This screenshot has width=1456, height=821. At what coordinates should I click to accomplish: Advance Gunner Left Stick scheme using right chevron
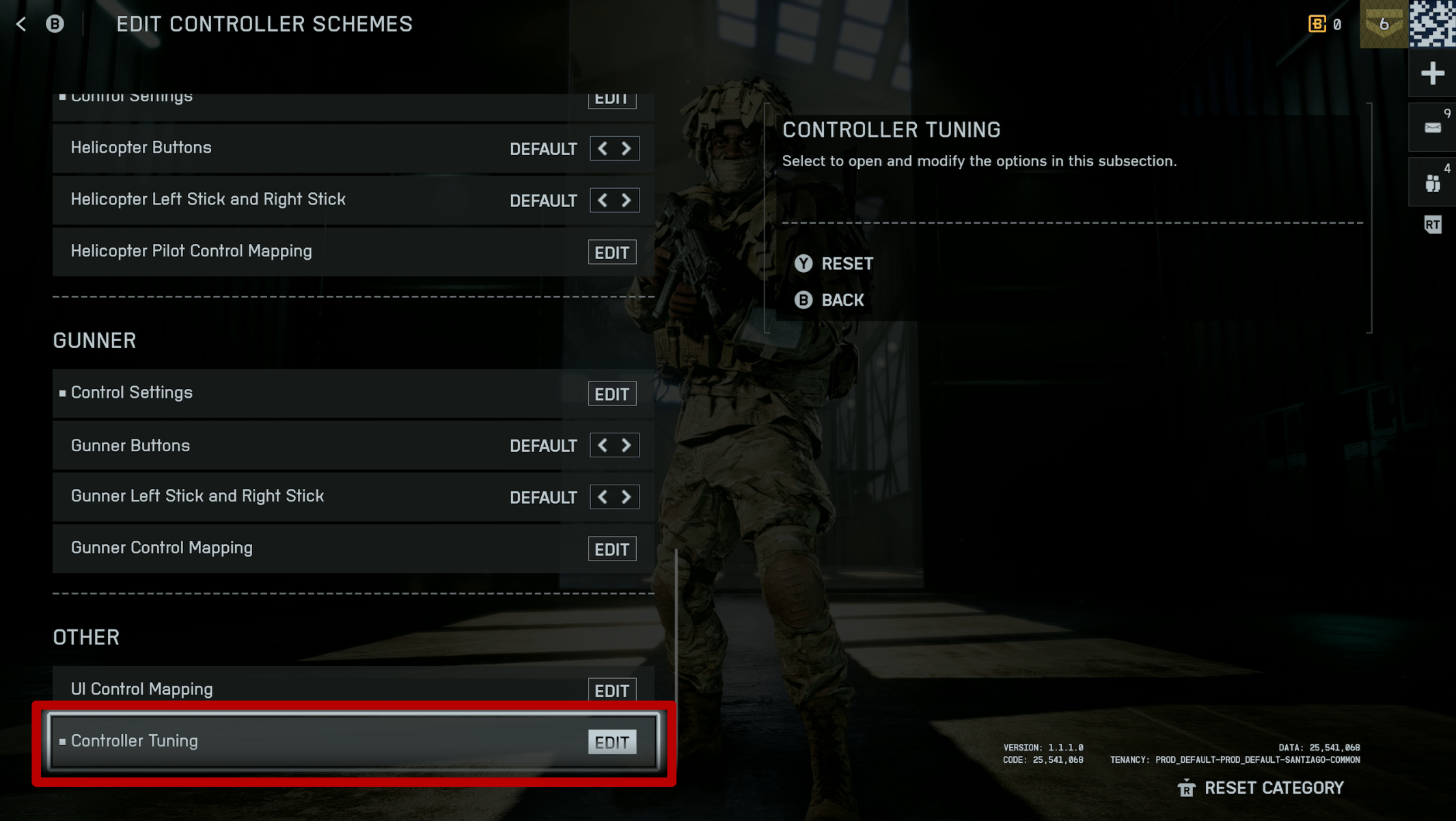[x=626, y=497]
